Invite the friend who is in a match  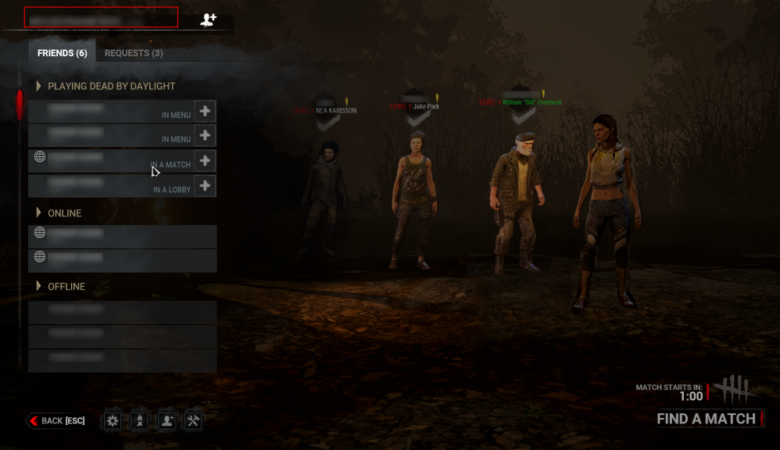click(x=204, y=160)
